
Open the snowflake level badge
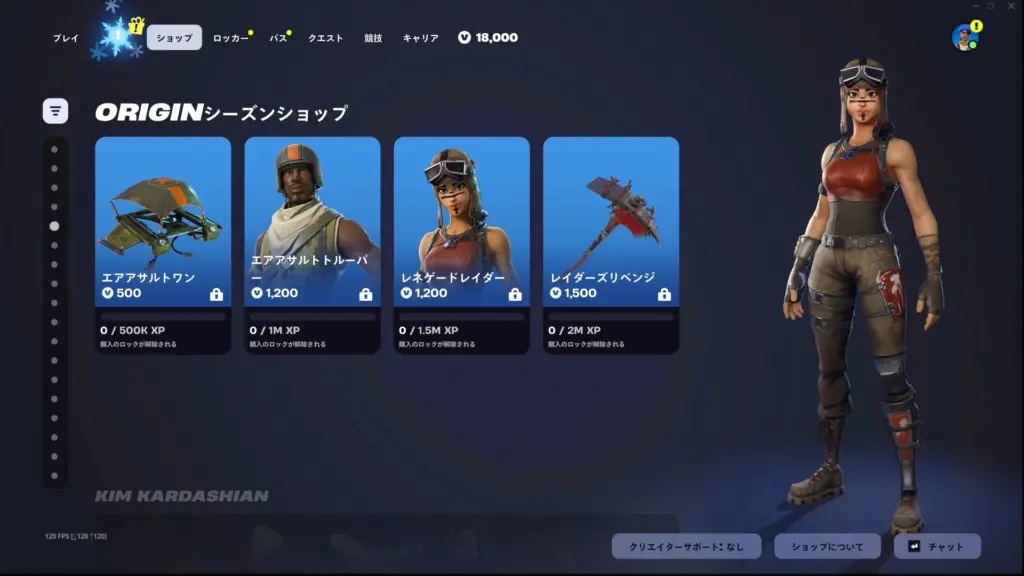(118, 36)
